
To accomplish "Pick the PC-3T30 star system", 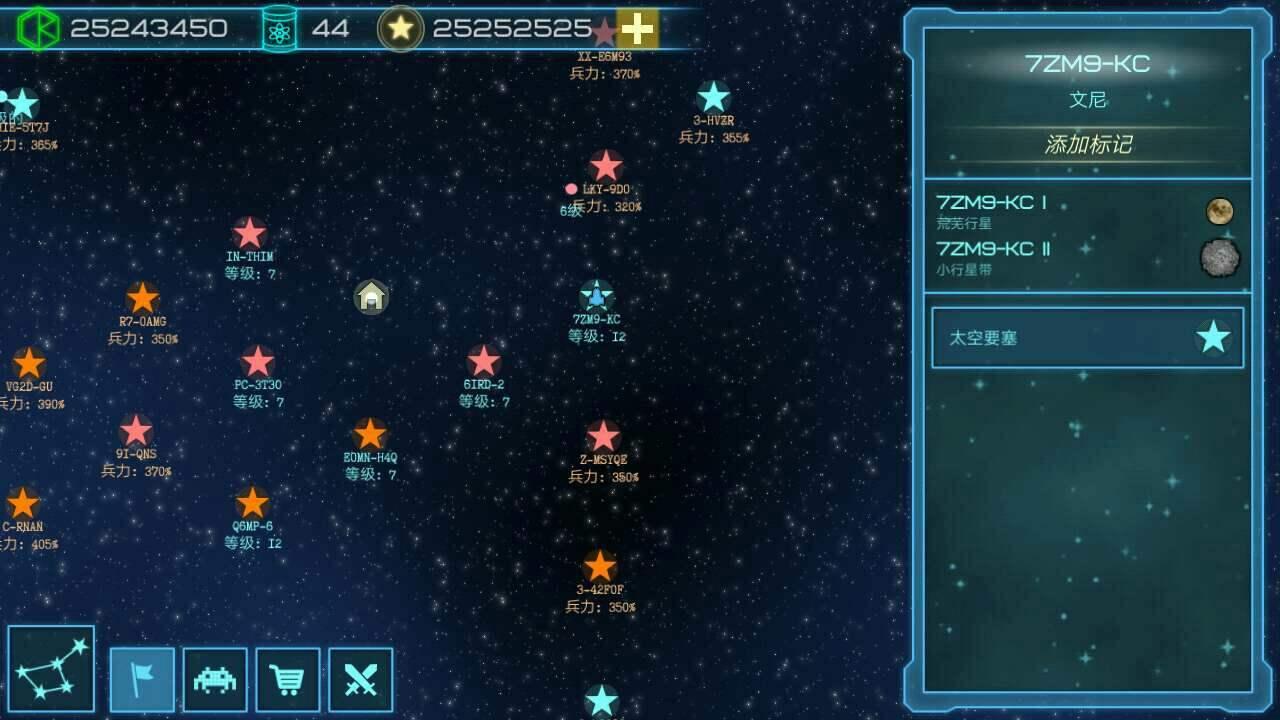I will coord(258,362).
